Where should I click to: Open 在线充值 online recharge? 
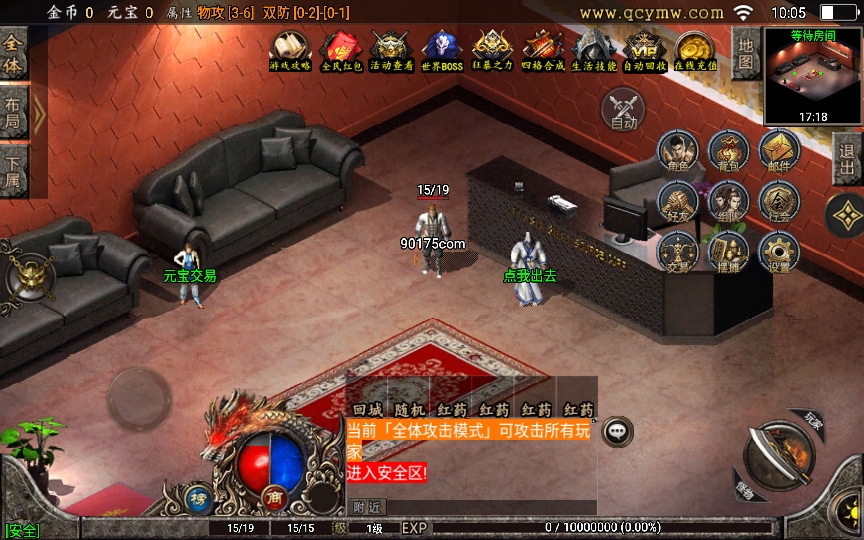[695, 49]
